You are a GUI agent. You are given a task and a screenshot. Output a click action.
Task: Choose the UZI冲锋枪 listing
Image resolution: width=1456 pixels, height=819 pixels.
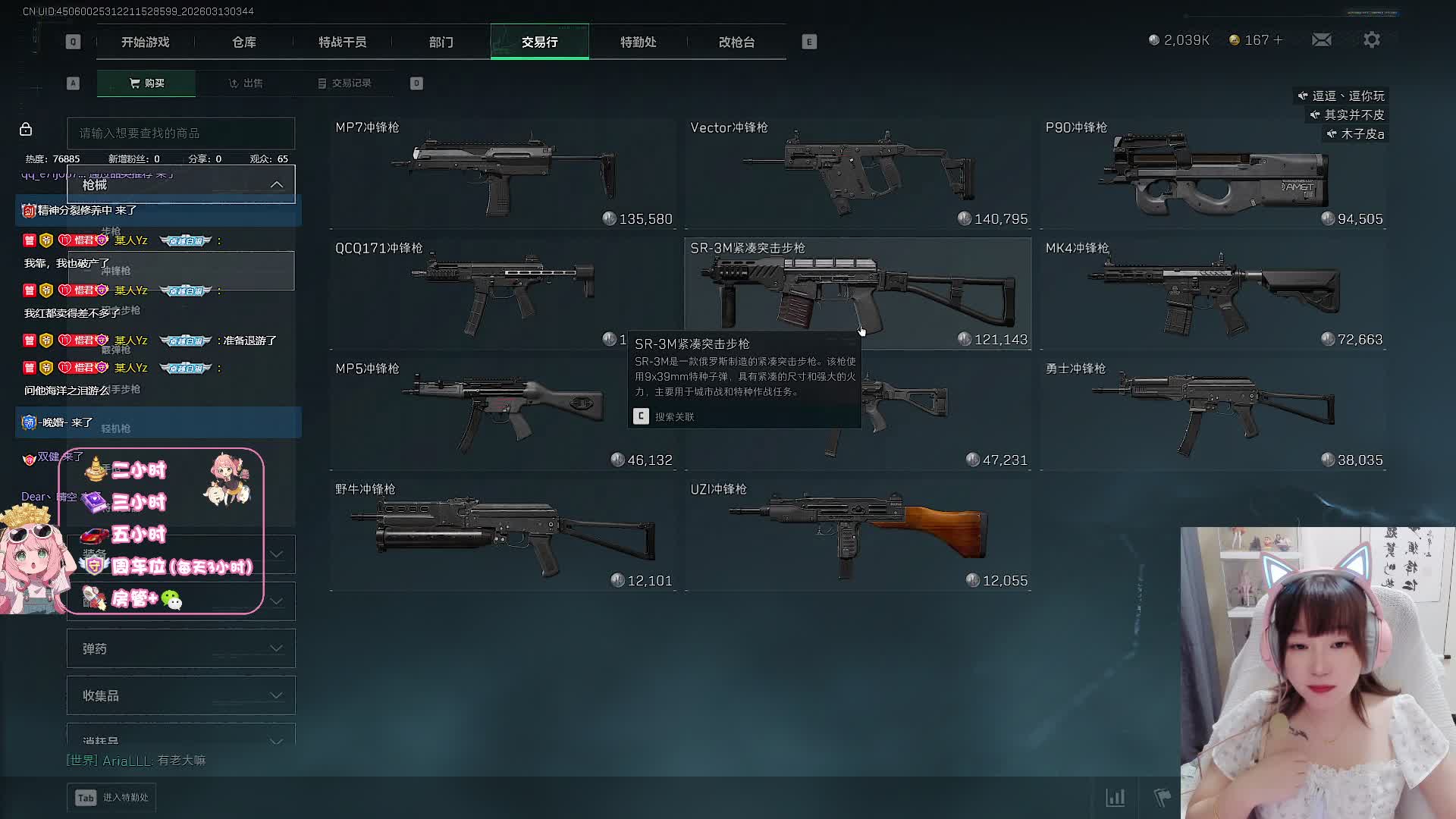click(858, 535)
